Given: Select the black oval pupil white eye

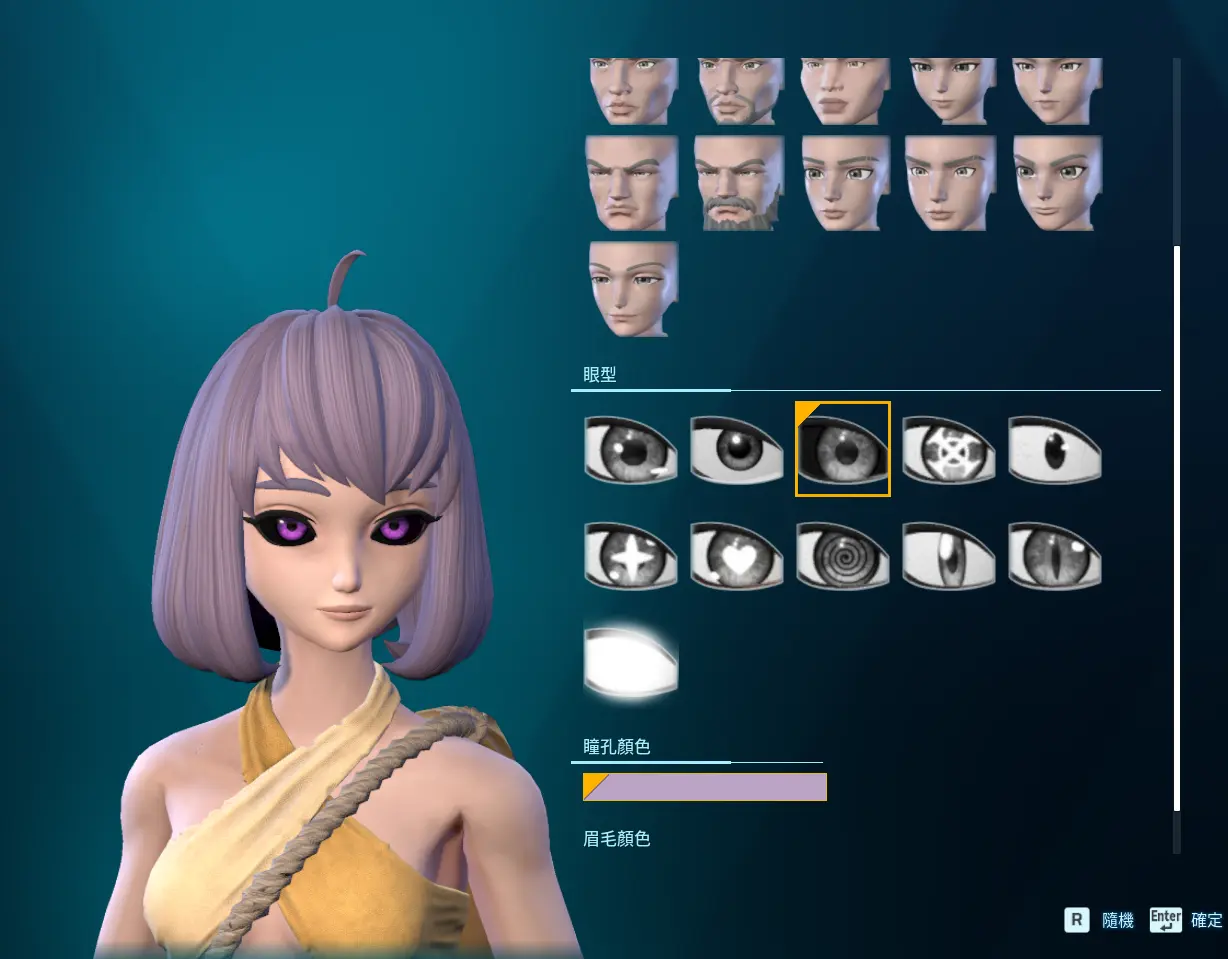Looking at the screenshot, I should pos(1054,450).
